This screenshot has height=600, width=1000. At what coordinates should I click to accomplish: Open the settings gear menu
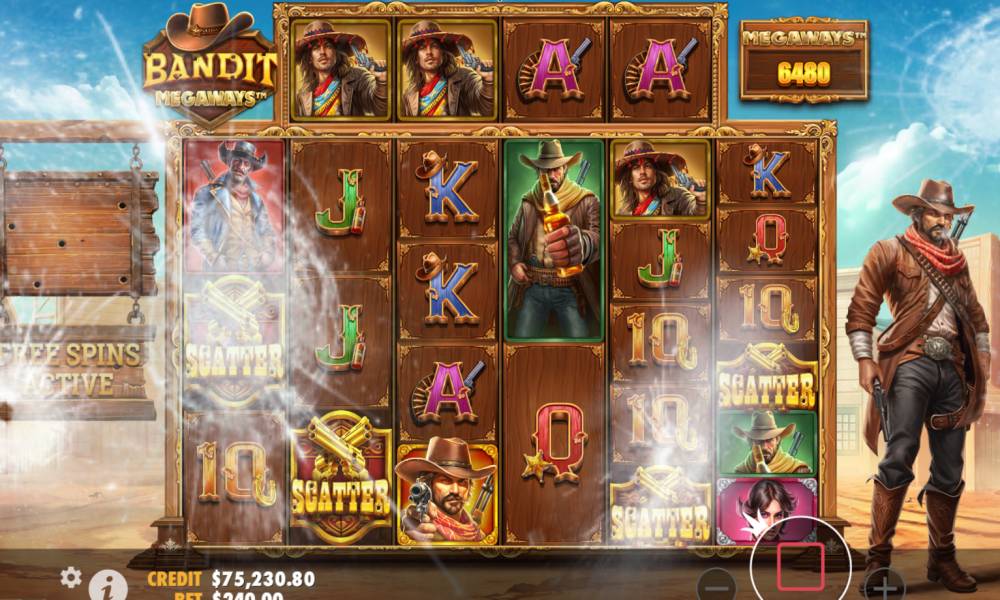click(71, 577)
